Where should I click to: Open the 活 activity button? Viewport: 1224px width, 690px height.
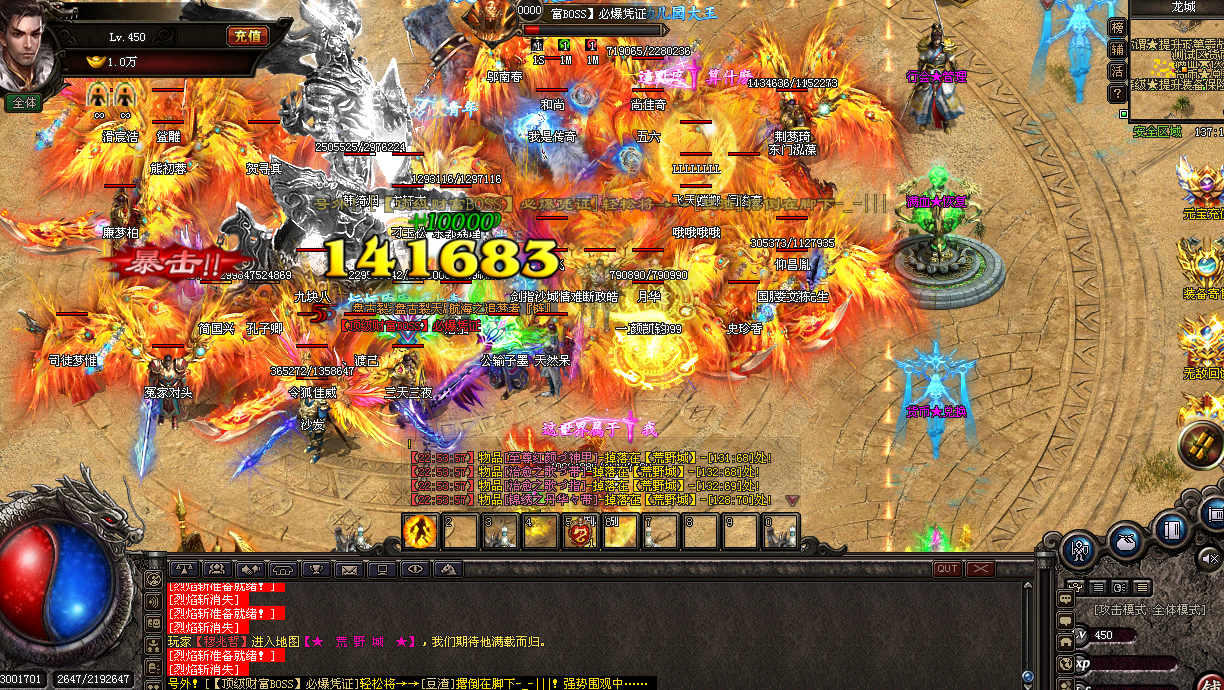(1117, 71)
